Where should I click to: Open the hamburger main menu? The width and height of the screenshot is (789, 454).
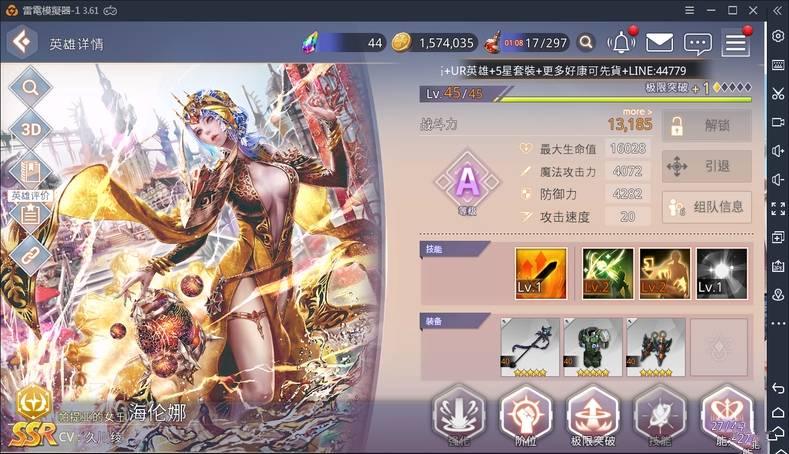point(736,42)
